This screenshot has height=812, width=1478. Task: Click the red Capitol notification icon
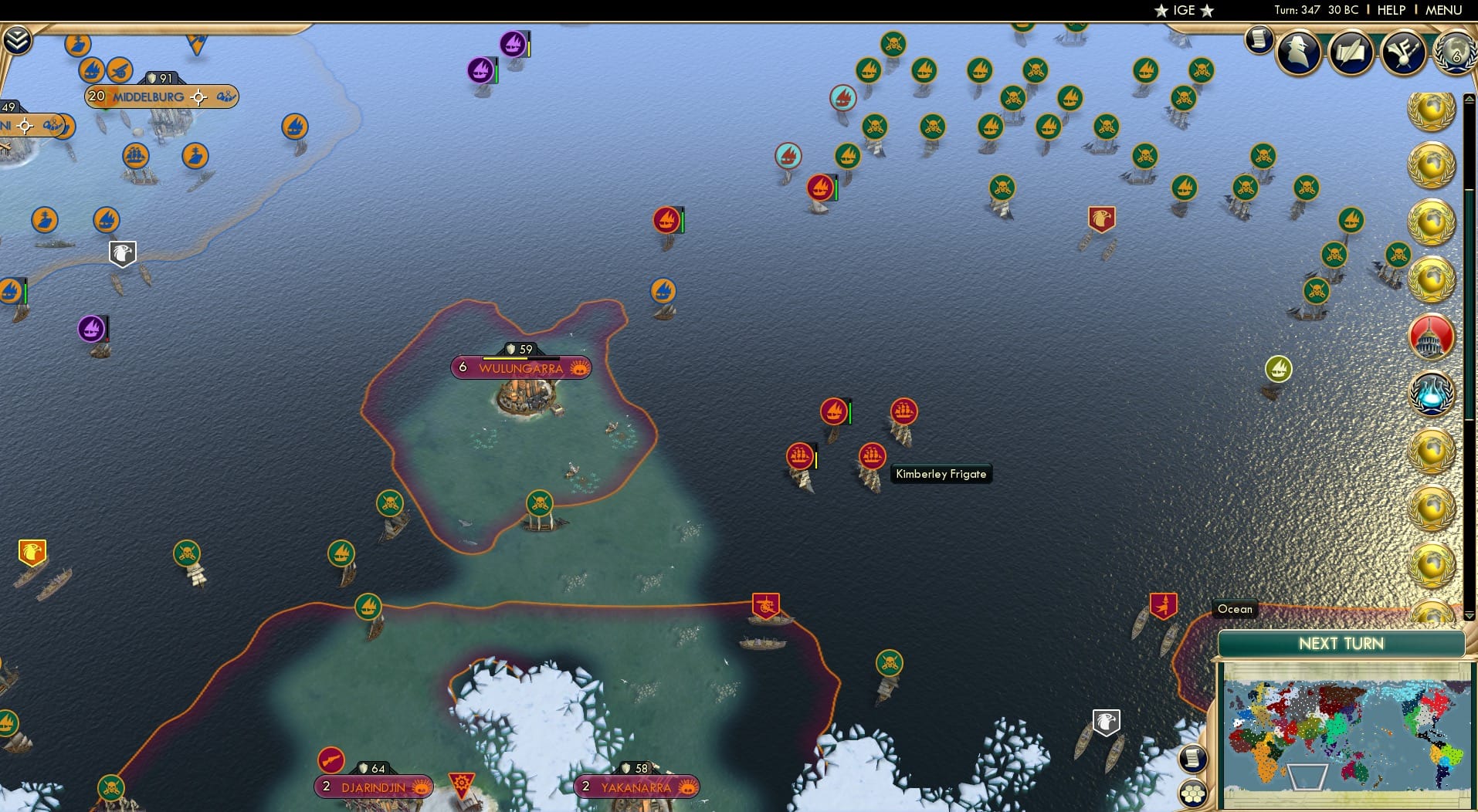(x=1432, y=337)
